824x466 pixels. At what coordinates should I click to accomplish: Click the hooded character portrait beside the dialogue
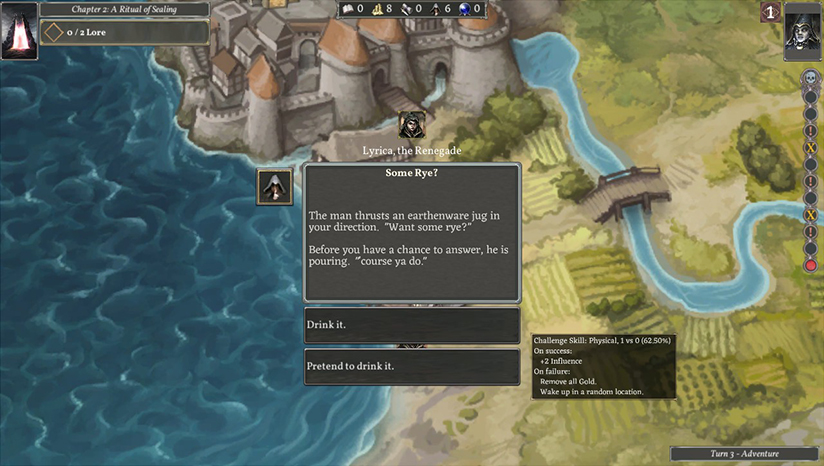[274, 187]
